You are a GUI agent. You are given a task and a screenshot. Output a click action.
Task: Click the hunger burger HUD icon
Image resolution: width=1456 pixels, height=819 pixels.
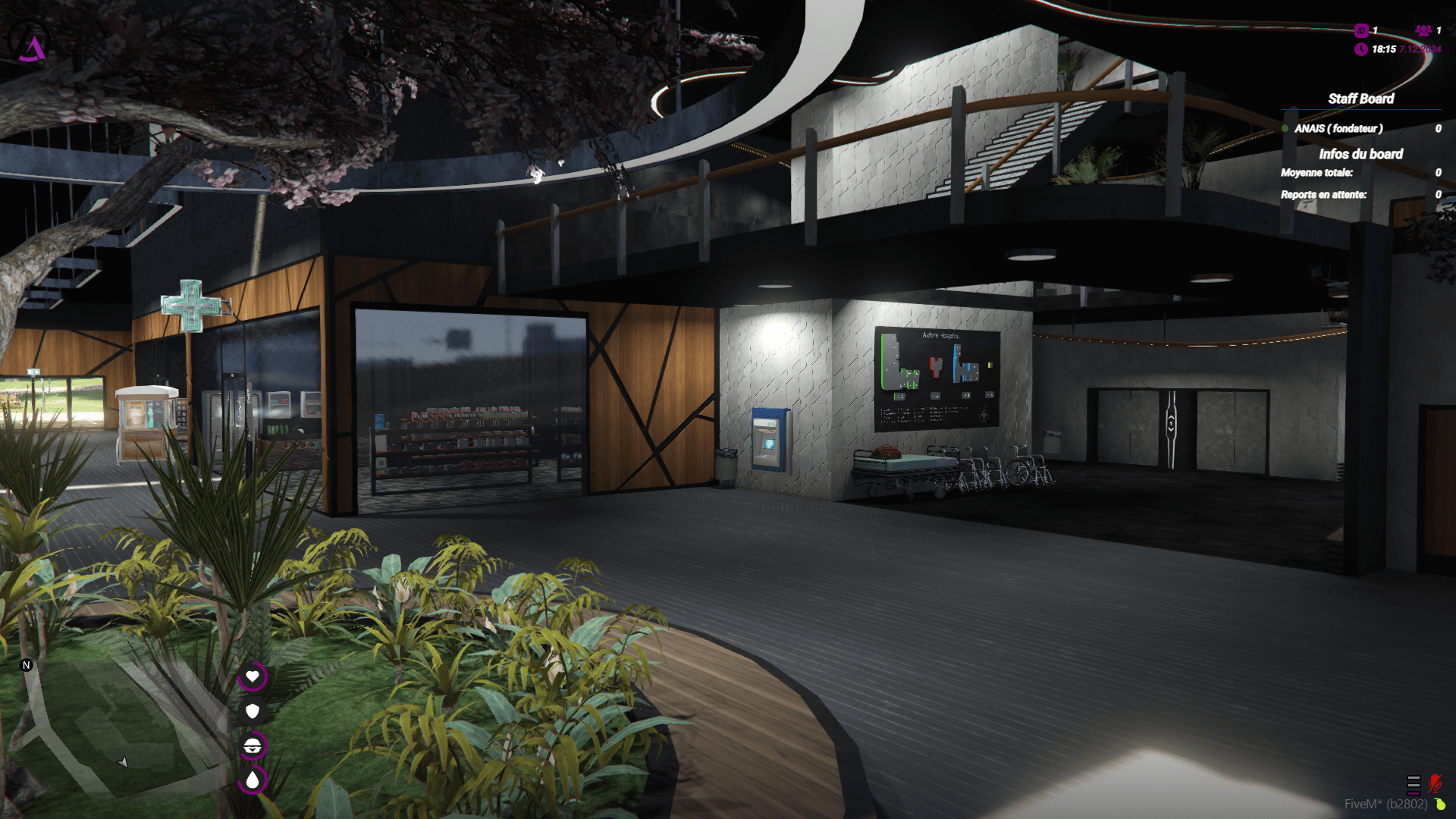click(x=253, y=745)
